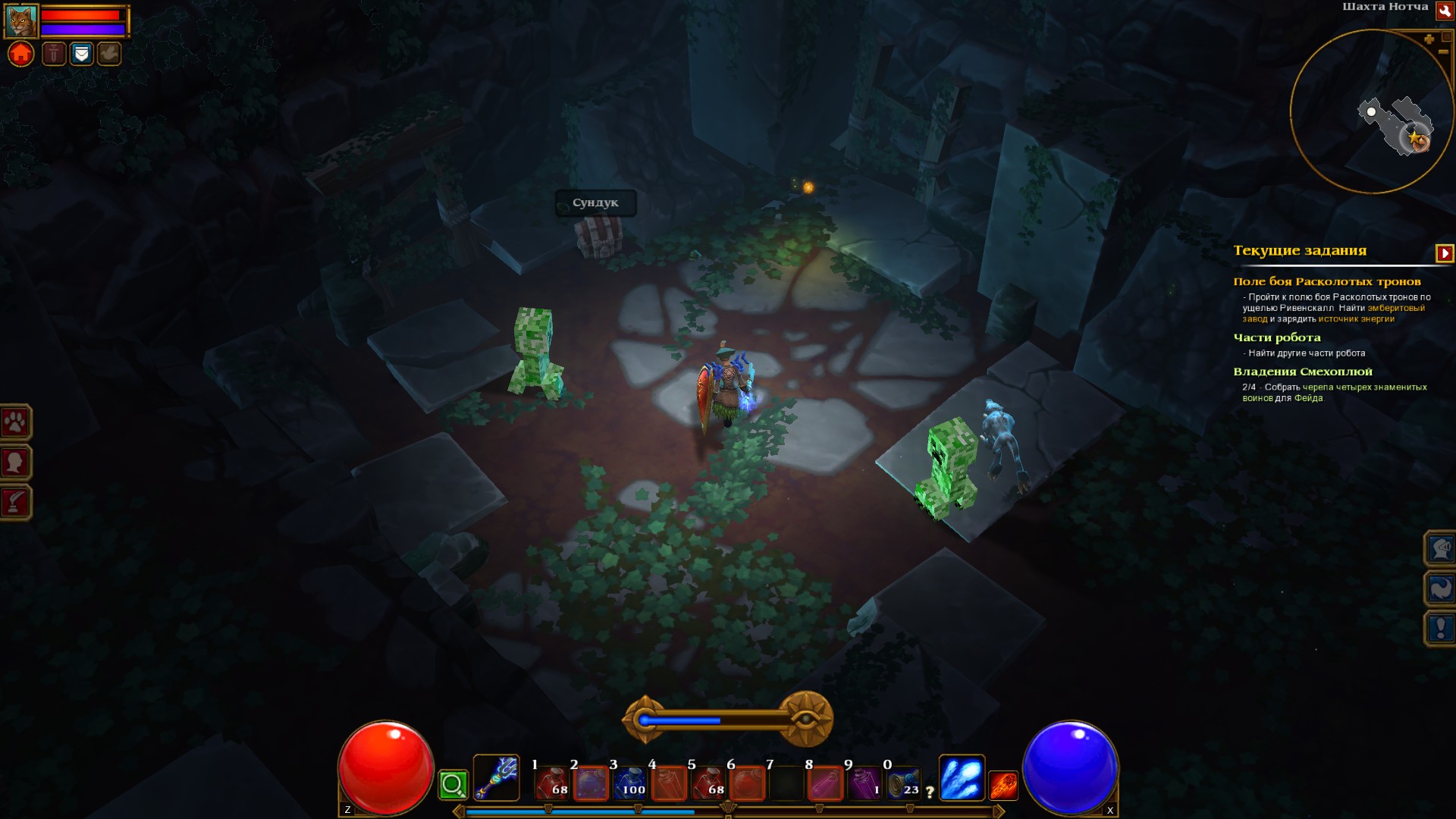This screenshot has width=1456, height=819.
Task: Click the bag inventory icon at top left
Action: [81, 54]
